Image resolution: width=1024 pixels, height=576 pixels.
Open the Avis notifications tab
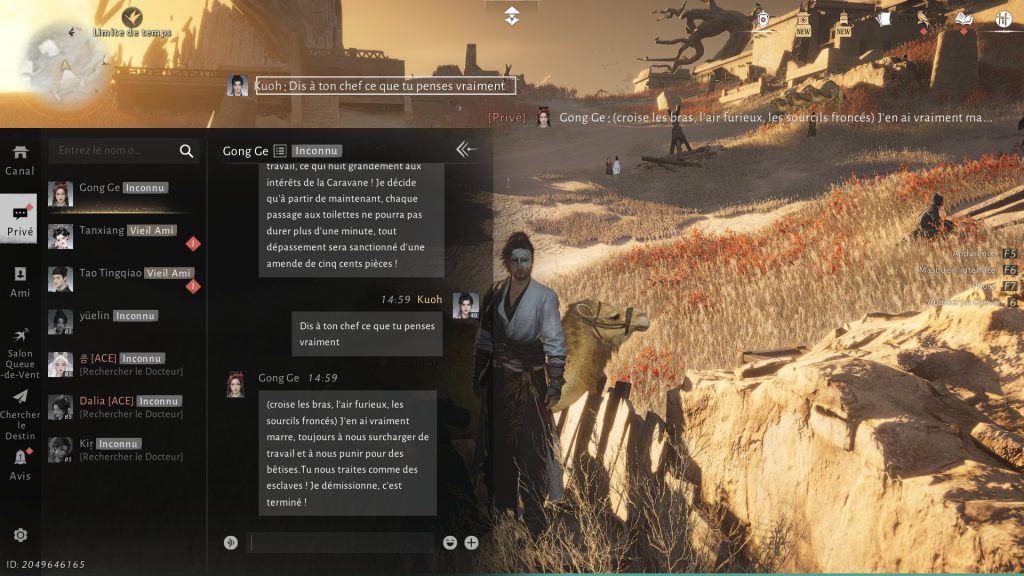click(20, 464)
